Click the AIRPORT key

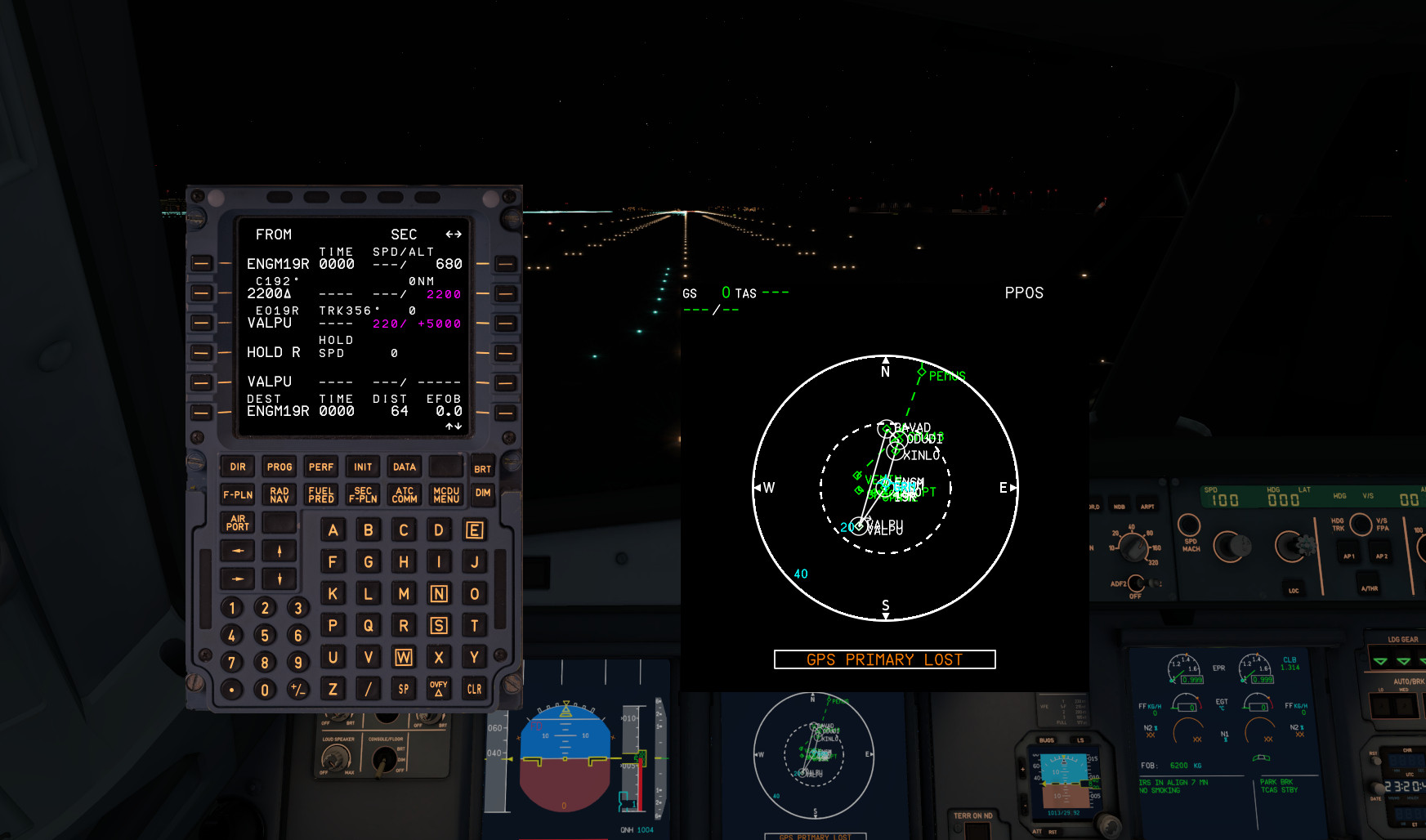[x=238, y=523]
